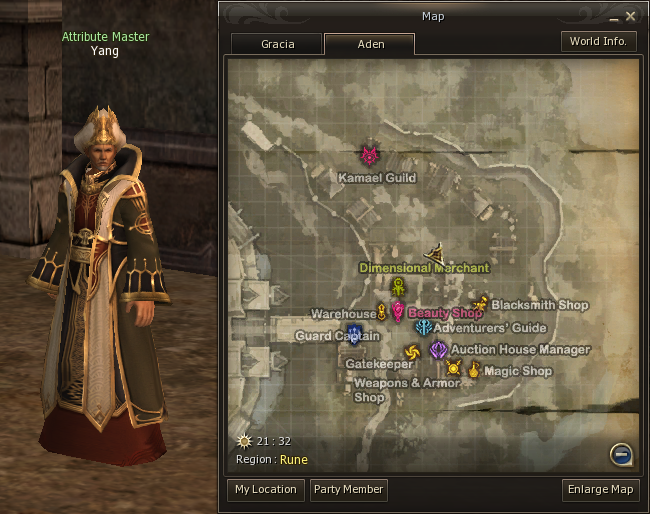Image resolution: width=650 pixels, height=514 pixels.
Task: Click the Party Member button
Action: pyautogui.click(x=347, y=490)
